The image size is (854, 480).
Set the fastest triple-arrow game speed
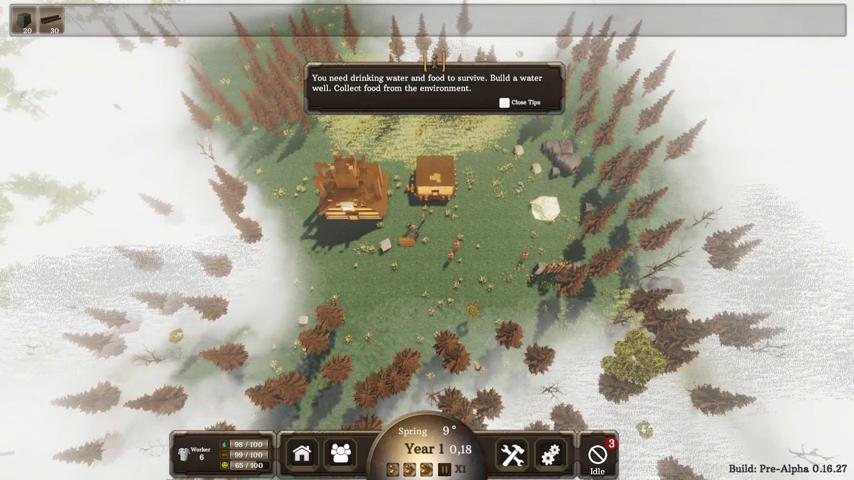[426, 469]
